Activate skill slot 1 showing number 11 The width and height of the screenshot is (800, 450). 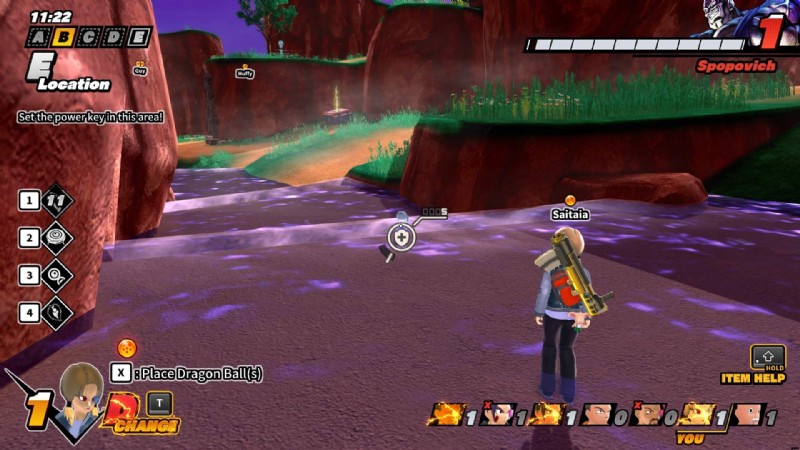(56, 200)
